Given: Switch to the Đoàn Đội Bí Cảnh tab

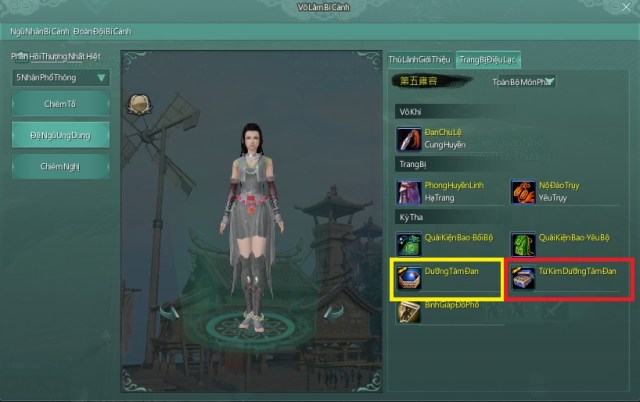Looking at the screenshot, I should (102, 31).
